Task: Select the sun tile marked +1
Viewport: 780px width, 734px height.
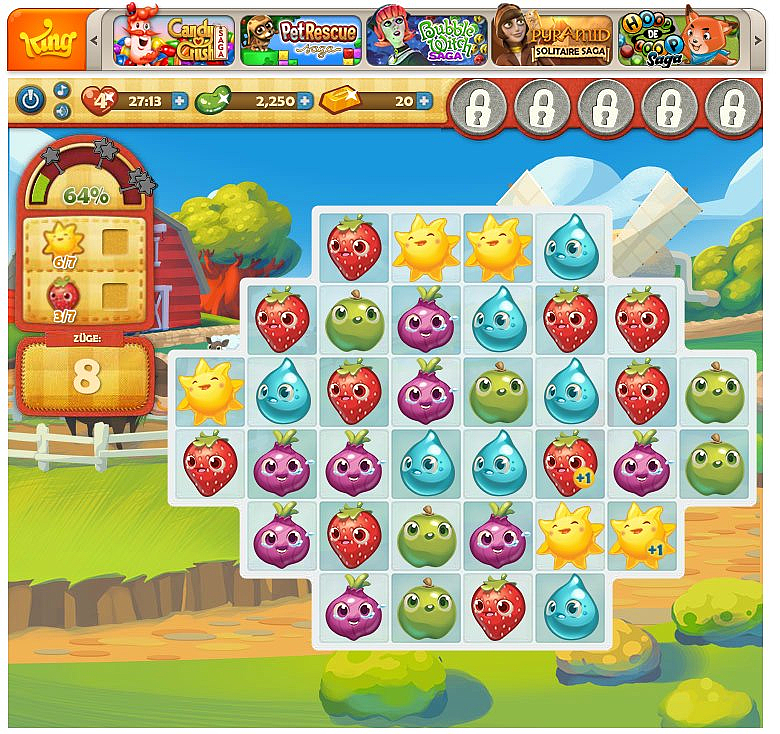Action: click(x=640, y=536)
